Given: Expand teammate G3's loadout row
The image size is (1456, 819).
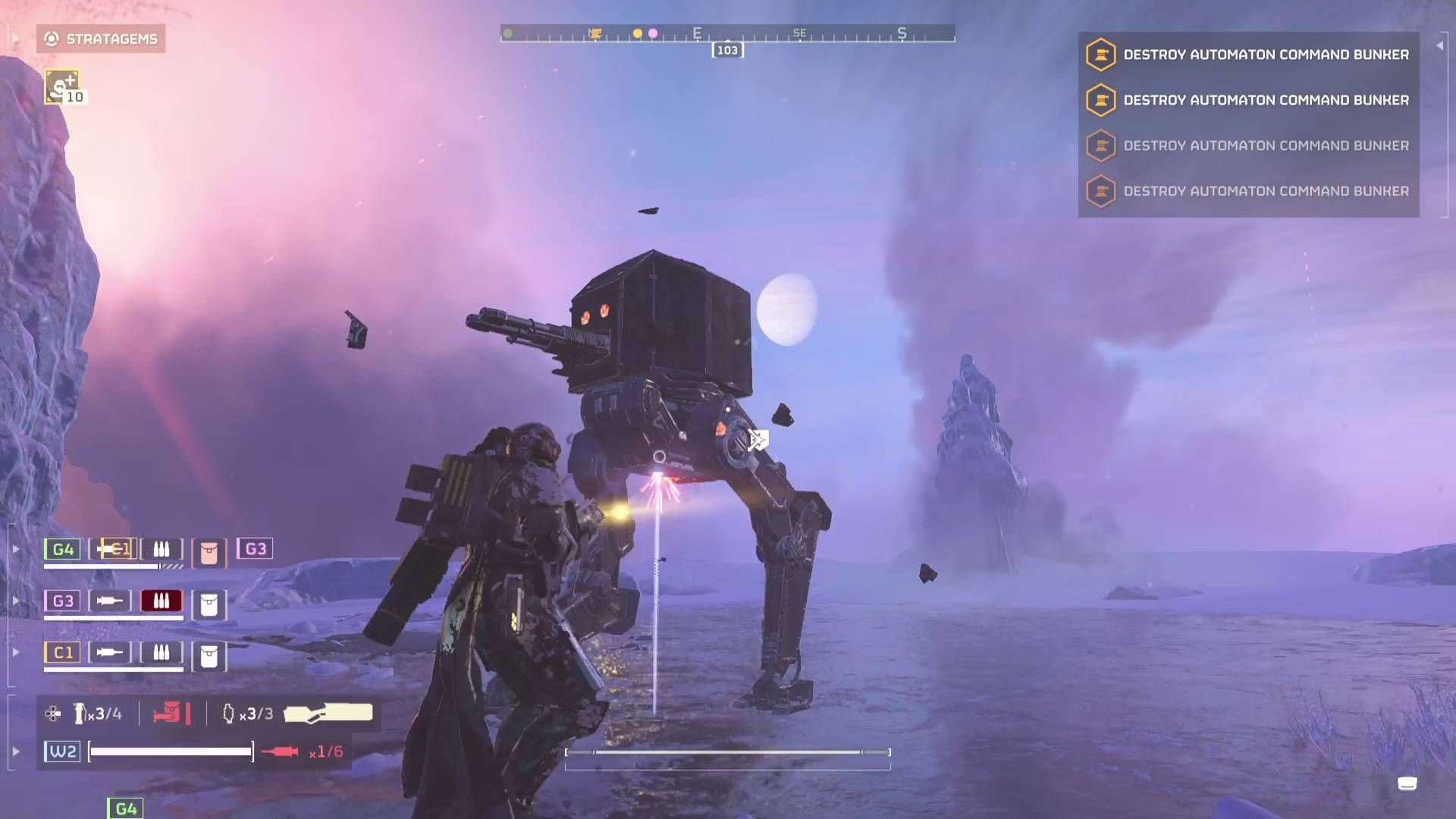Looking at the screenshot, I should coord(15,599).
